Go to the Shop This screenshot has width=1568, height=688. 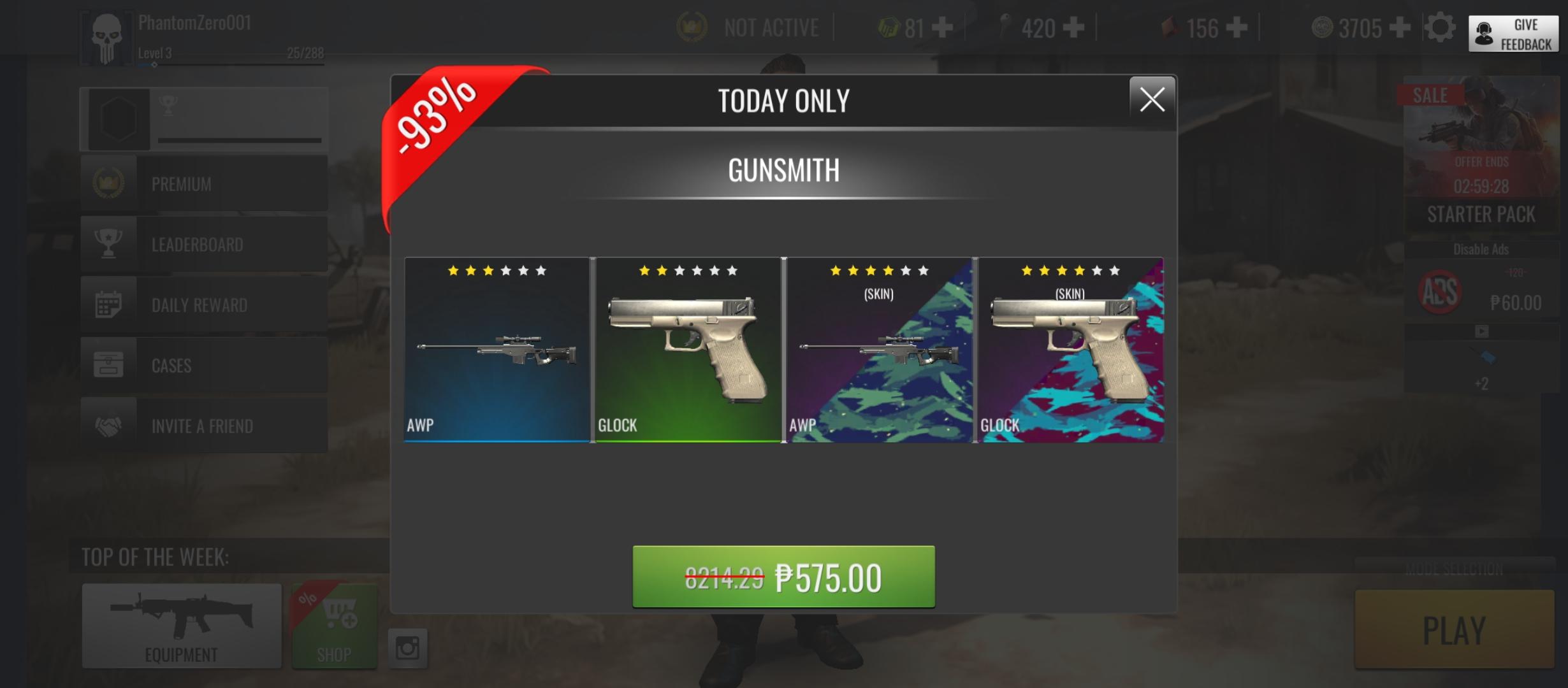[335, 626]
